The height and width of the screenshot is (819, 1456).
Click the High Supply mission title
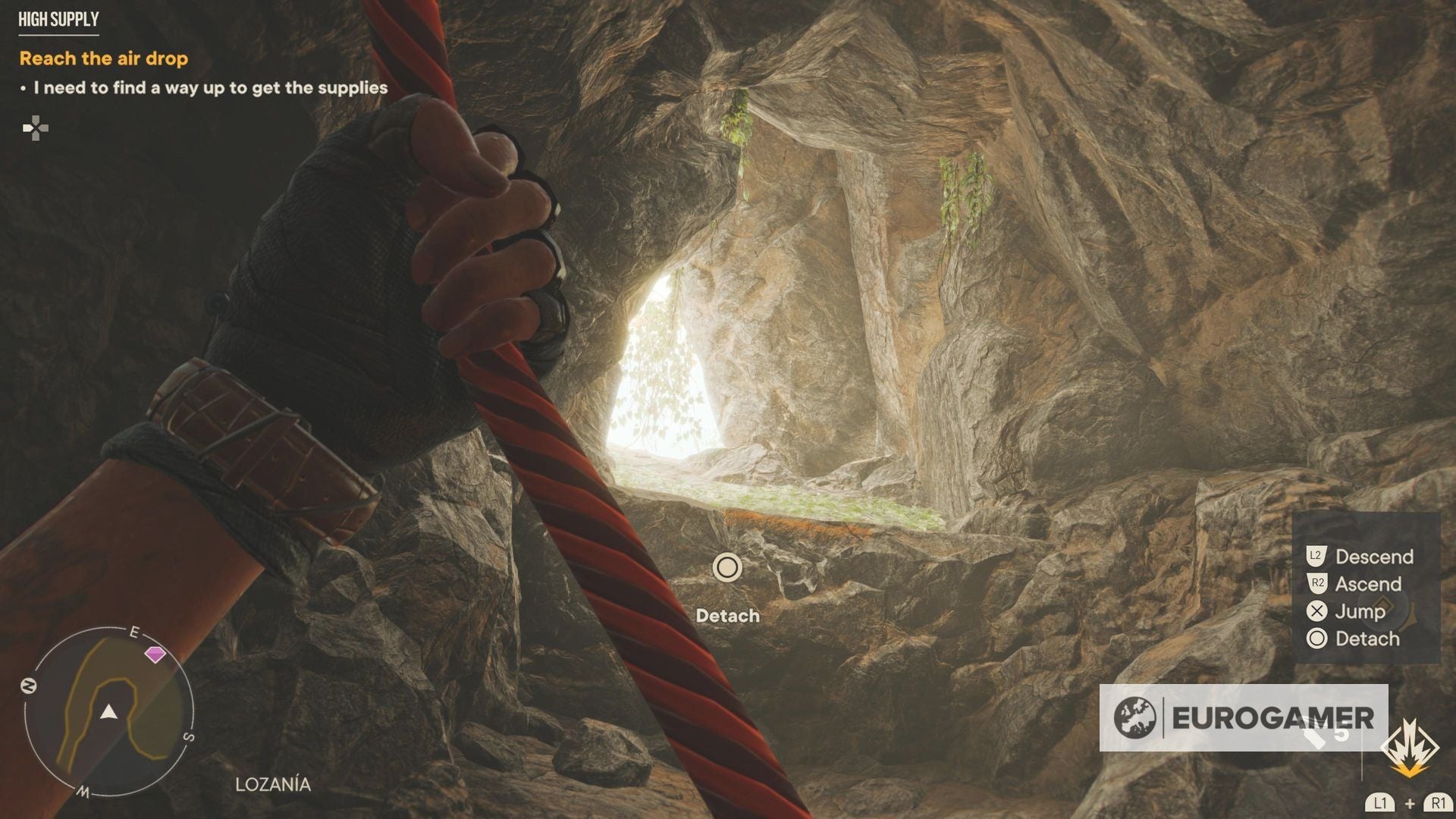58,20
